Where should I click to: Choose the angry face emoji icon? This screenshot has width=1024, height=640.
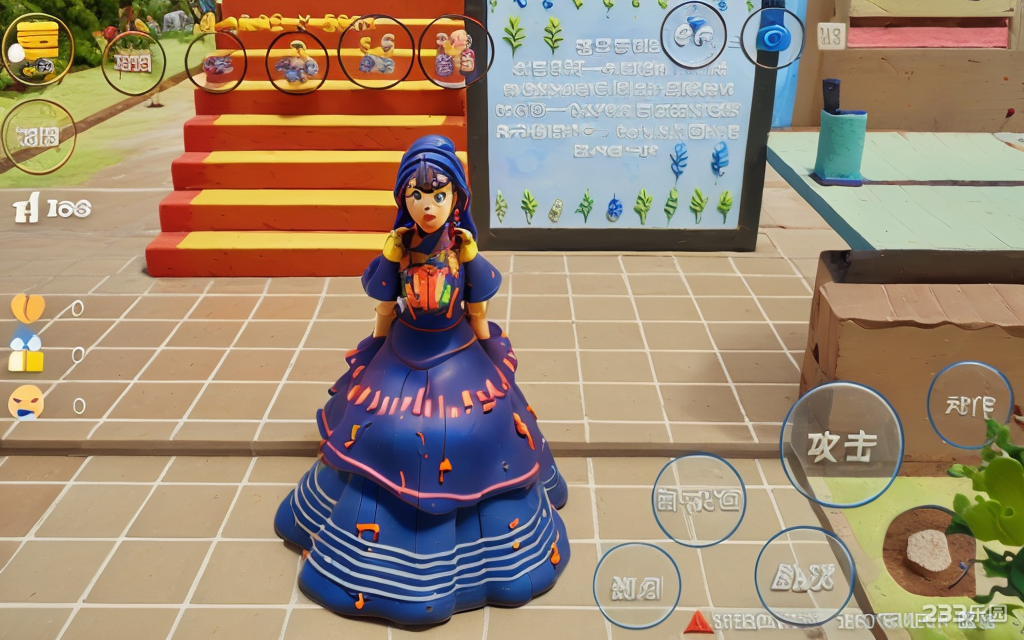(x=26, y=402)
